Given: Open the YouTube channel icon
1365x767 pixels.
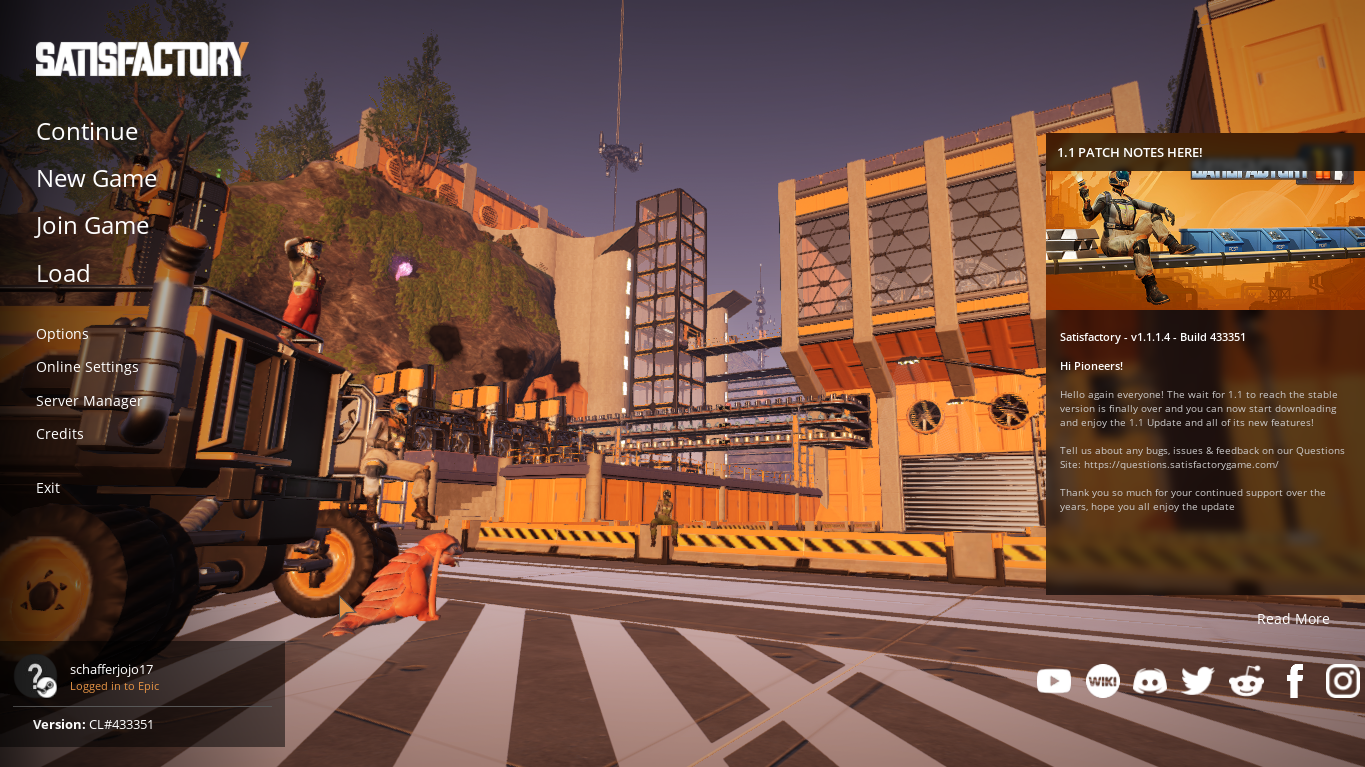Looking at the screenshot, I should click(x=1054, y=681).
